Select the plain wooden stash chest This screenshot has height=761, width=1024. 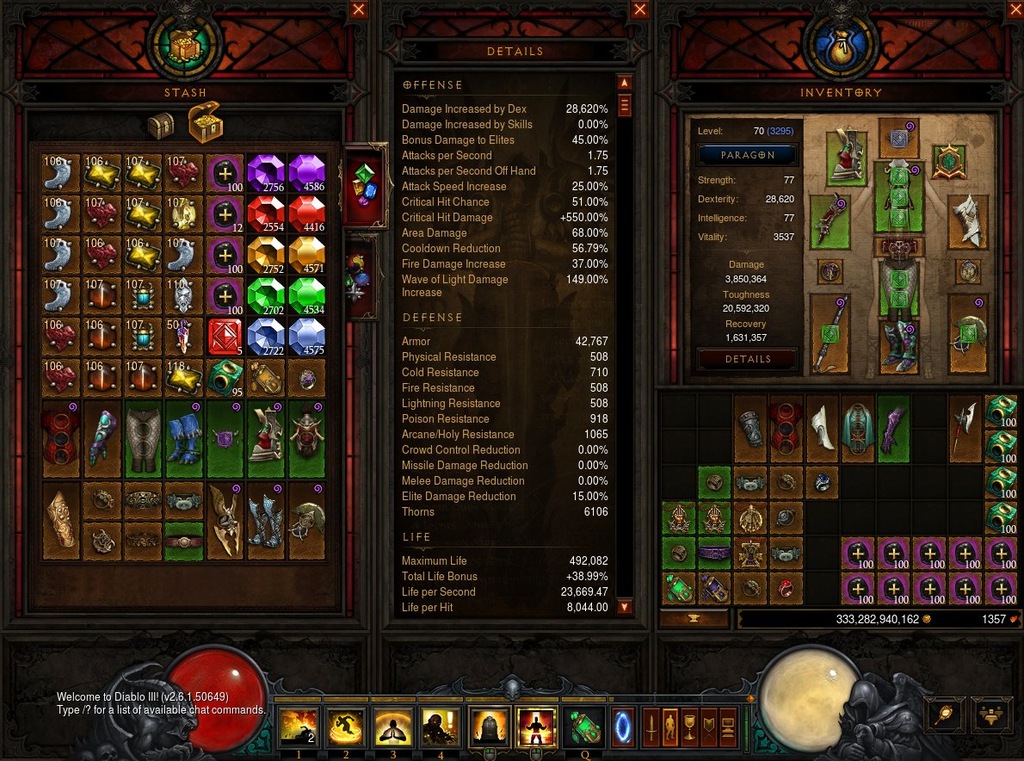tap(160, 126)
